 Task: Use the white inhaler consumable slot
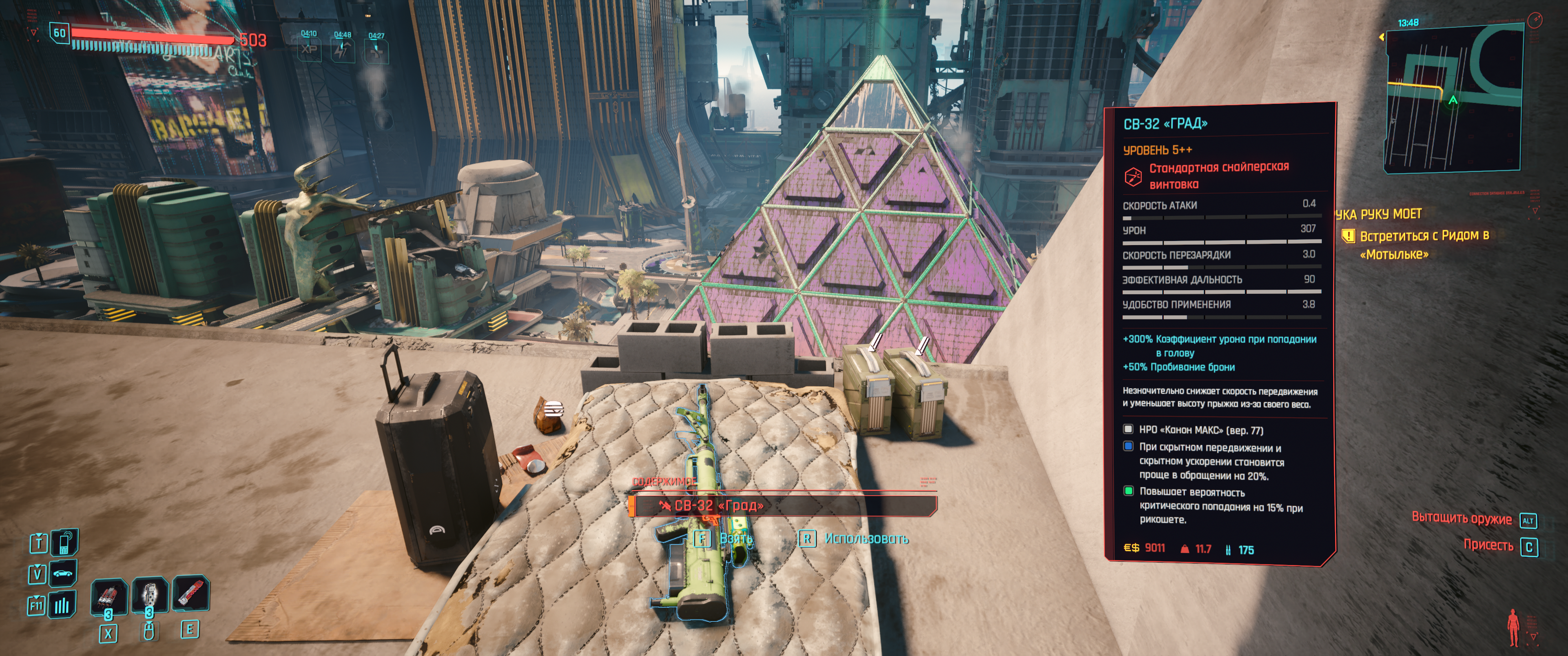[149, 595]
